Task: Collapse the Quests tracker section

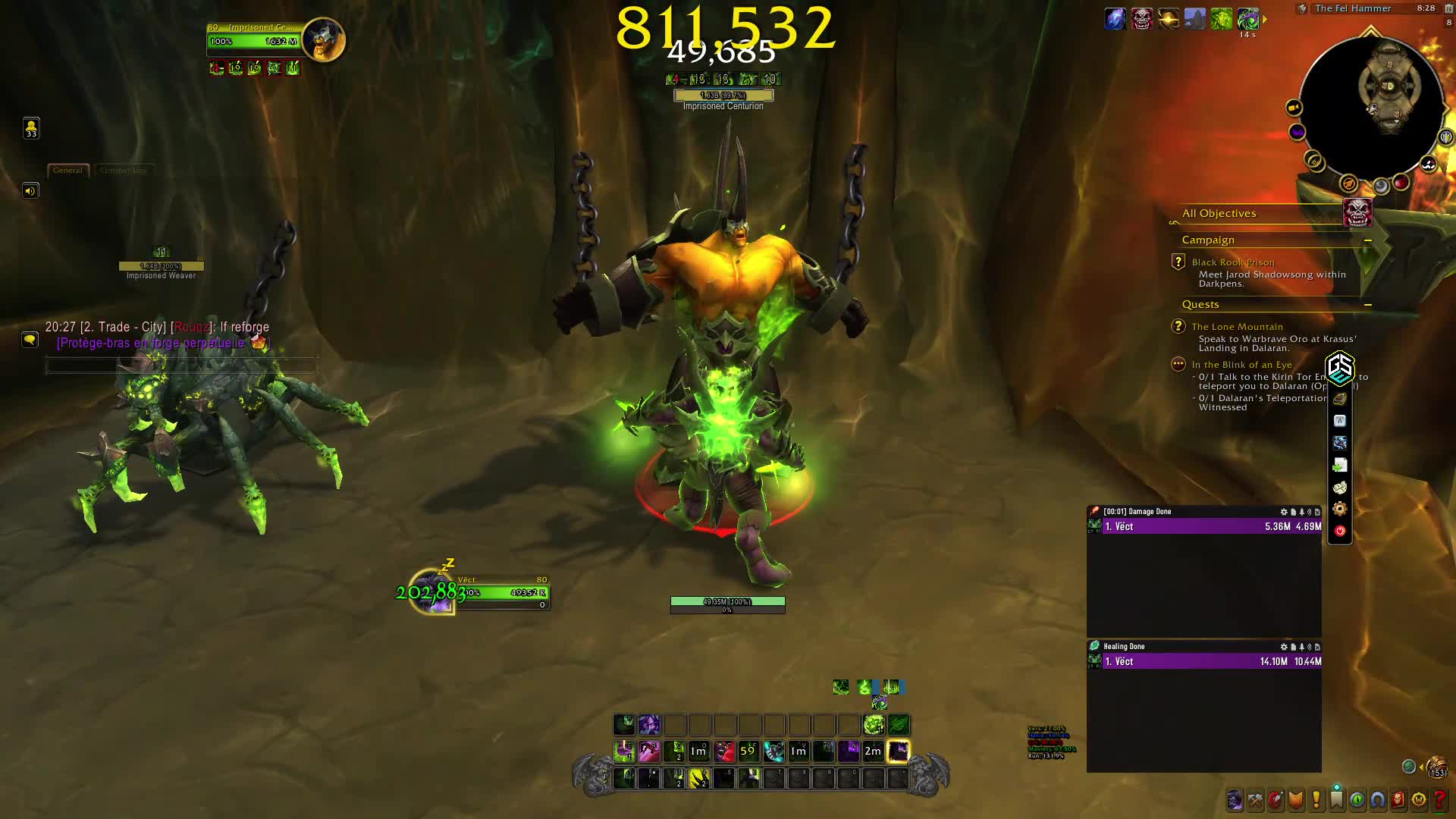Action: pos(1368,305)
